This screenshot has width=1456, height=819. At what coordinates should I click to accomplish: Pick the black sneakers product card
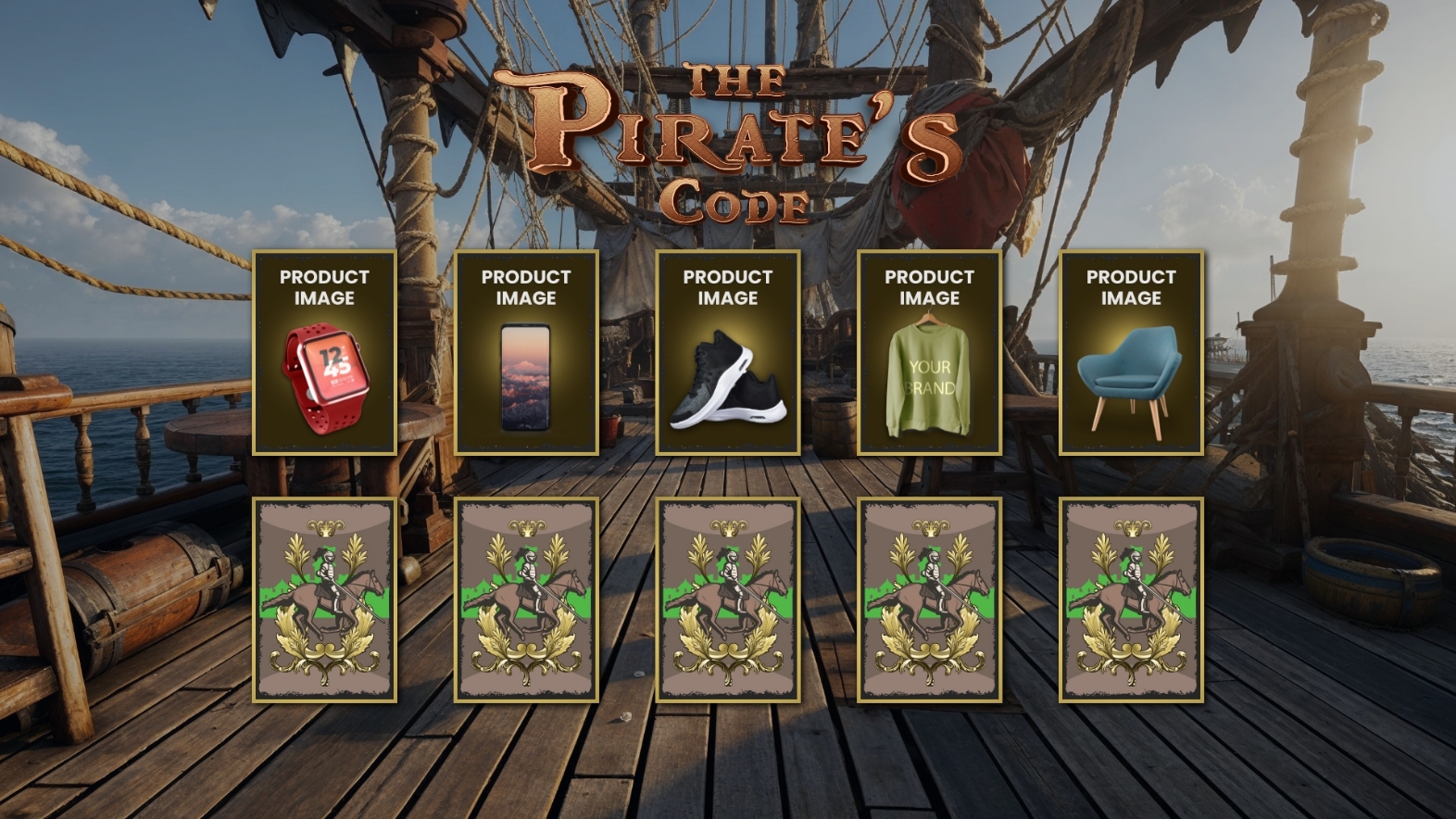pyautogui.click(x=728, y=353)
